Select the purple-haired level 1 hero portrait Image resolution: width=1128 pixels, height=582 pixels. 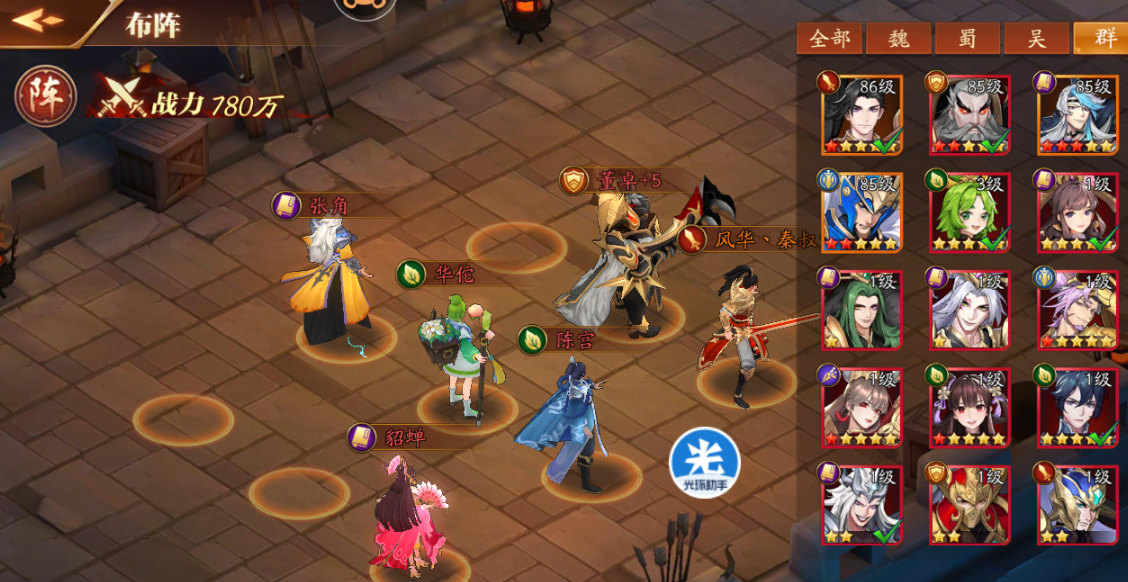click(1077, 309)
